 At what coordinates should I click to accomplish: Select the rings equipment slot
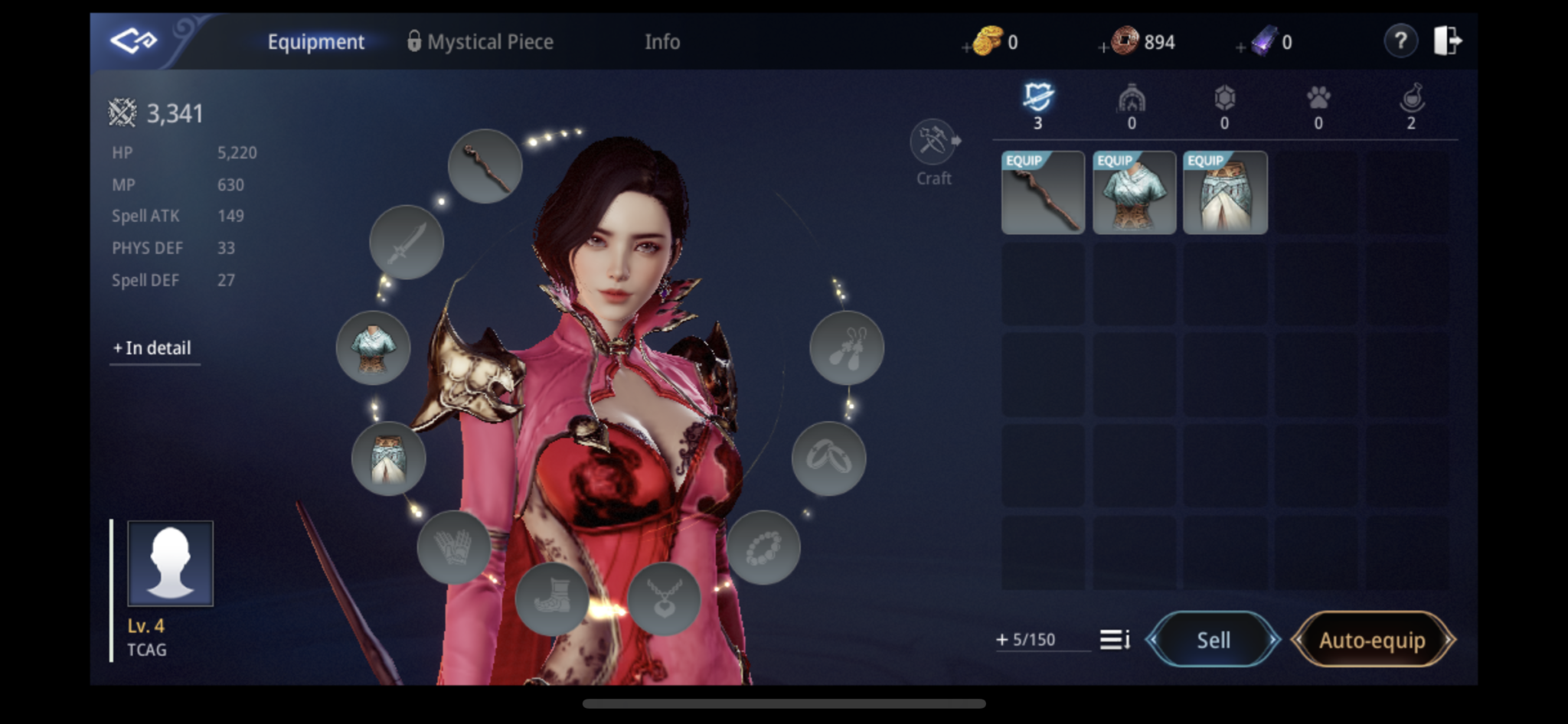pyautogui.click(x=830, y=459)
